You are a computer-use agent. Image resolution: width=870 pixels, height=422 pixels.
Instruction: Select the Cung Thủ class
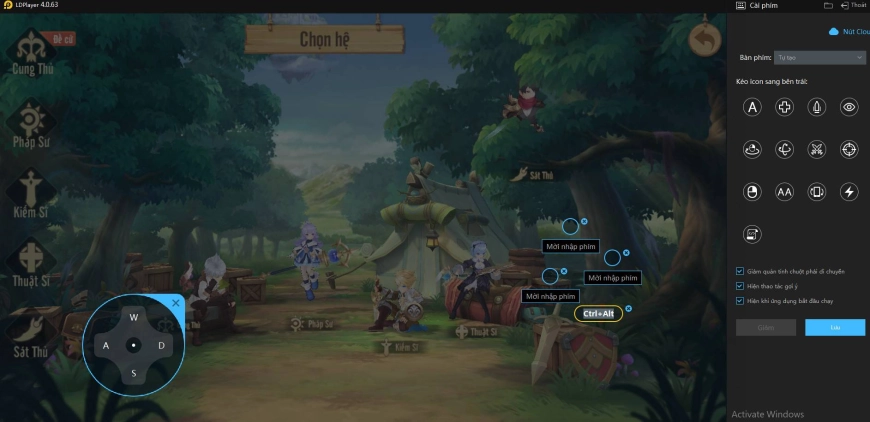coord(31,52)
